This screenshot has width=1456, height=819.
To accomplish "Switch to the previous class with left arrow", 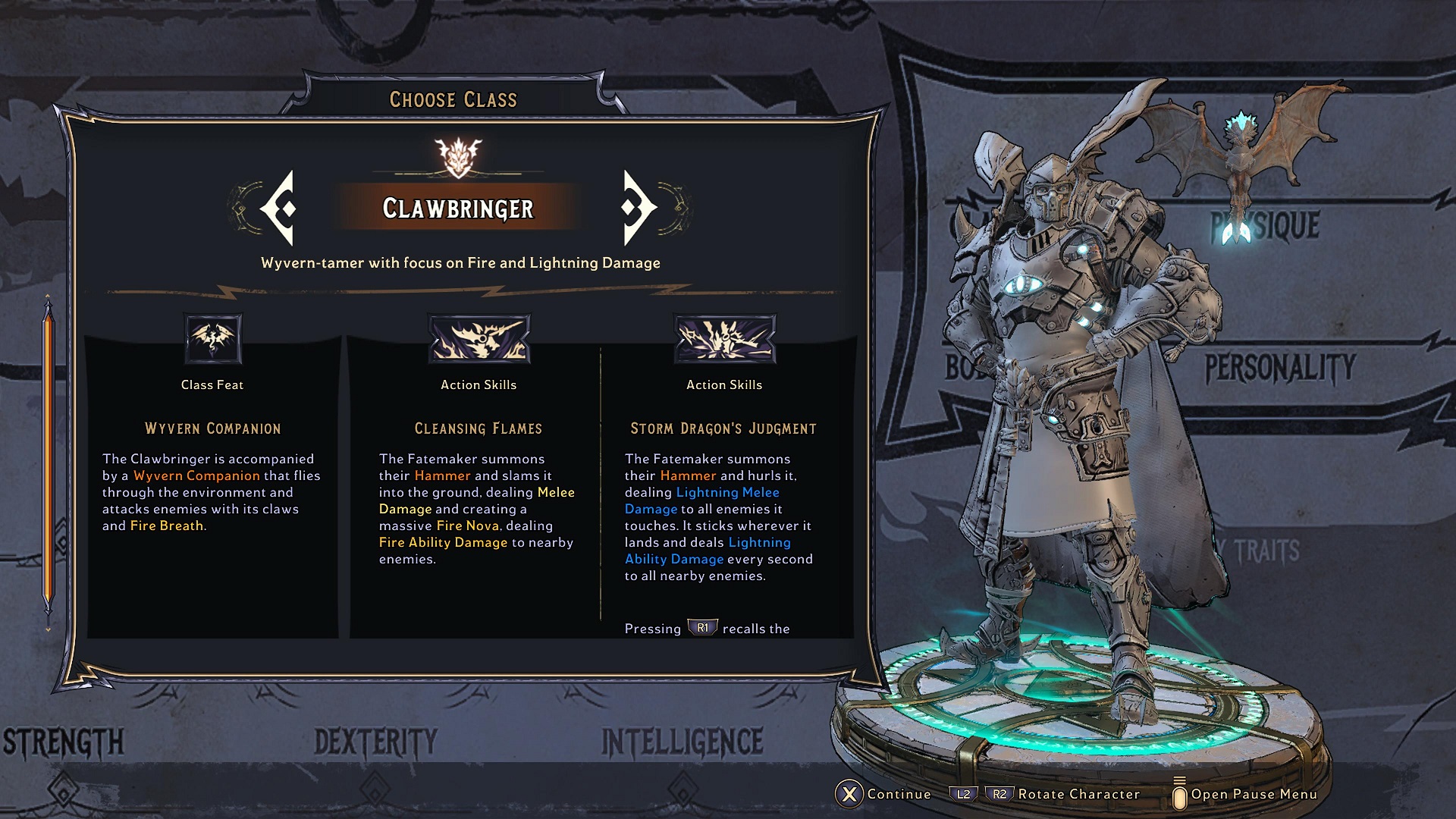I will (278, 208).
